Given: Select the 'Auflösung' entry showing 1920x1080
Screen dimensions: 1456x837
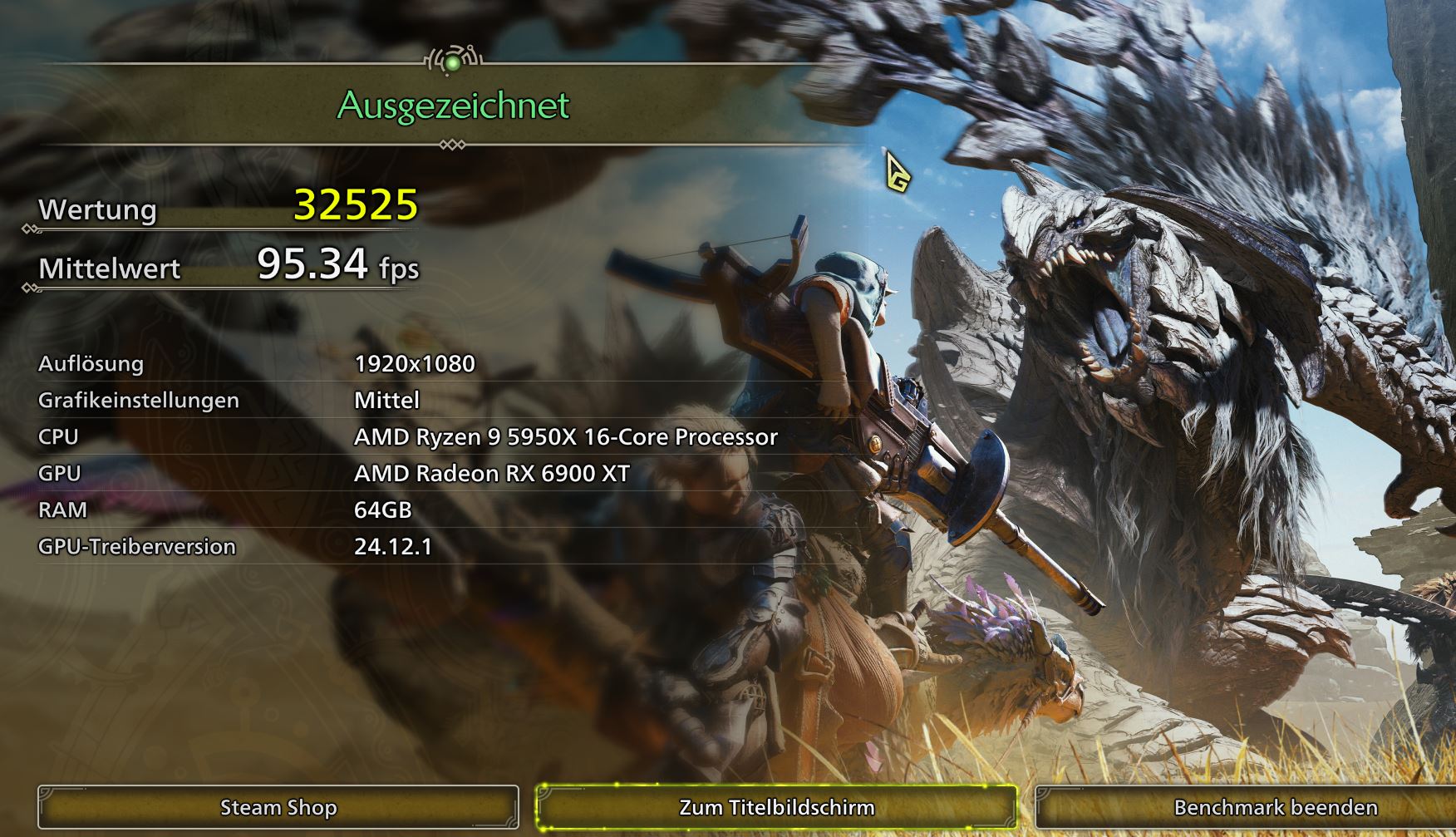Looking at the screenshot, I should [414, 363].
